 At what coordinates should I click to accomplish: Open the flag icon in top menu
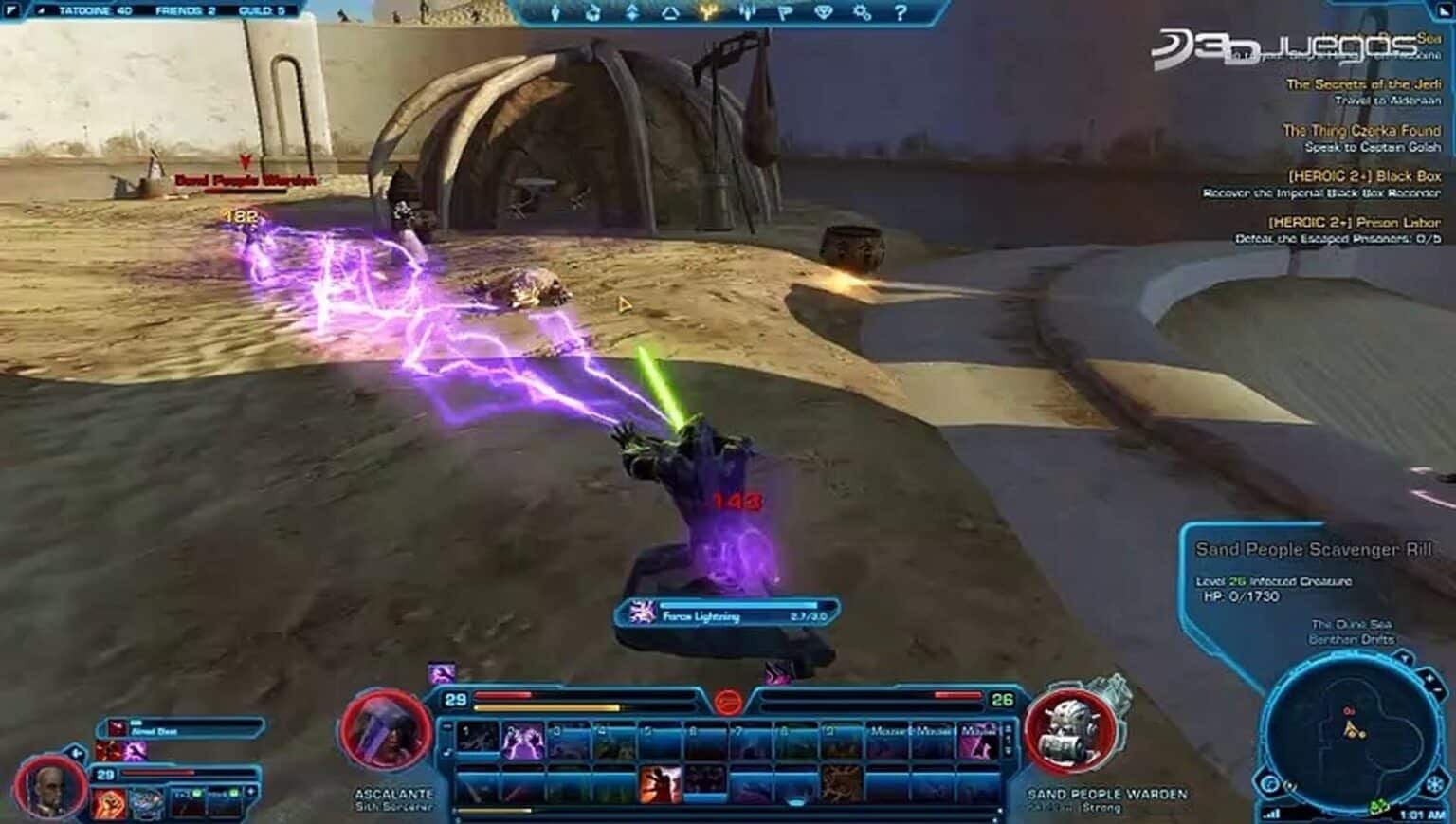click(785, 12)
